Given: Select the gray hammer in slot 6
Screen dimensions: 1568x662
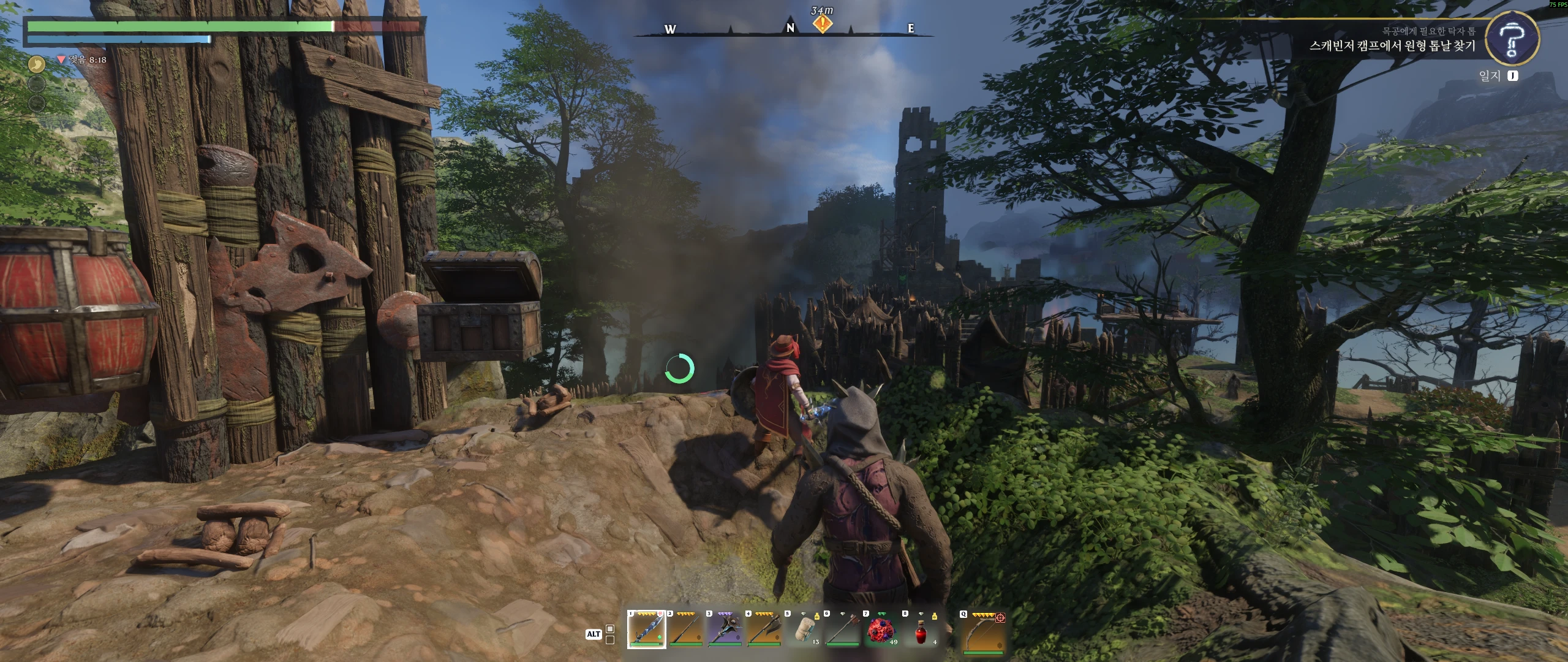Looking at the screenshot, I should [x=842, y=629].
